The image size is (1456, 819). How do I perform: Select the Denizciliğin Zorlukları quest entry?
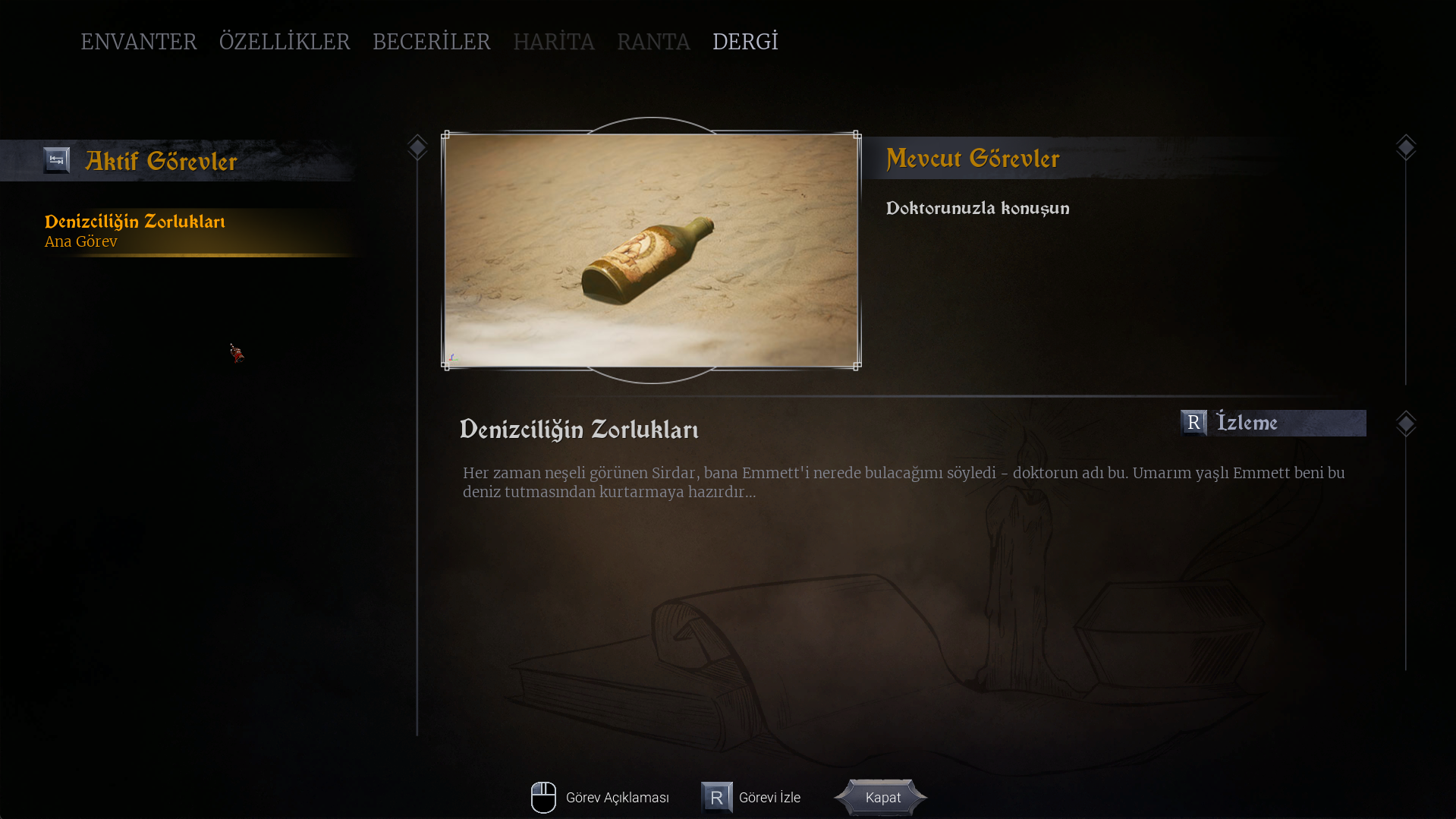coord(135,230)
